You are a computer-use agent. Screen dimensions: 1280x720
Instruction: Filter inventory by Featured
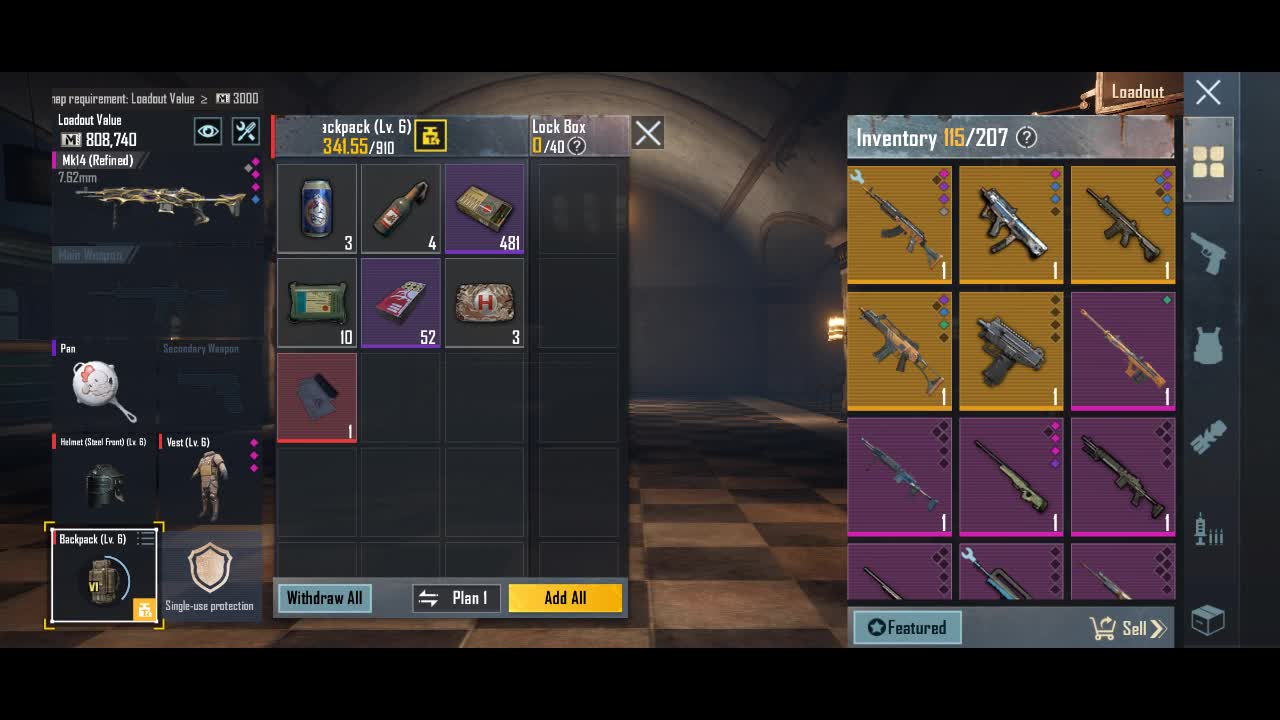(907, 628)
